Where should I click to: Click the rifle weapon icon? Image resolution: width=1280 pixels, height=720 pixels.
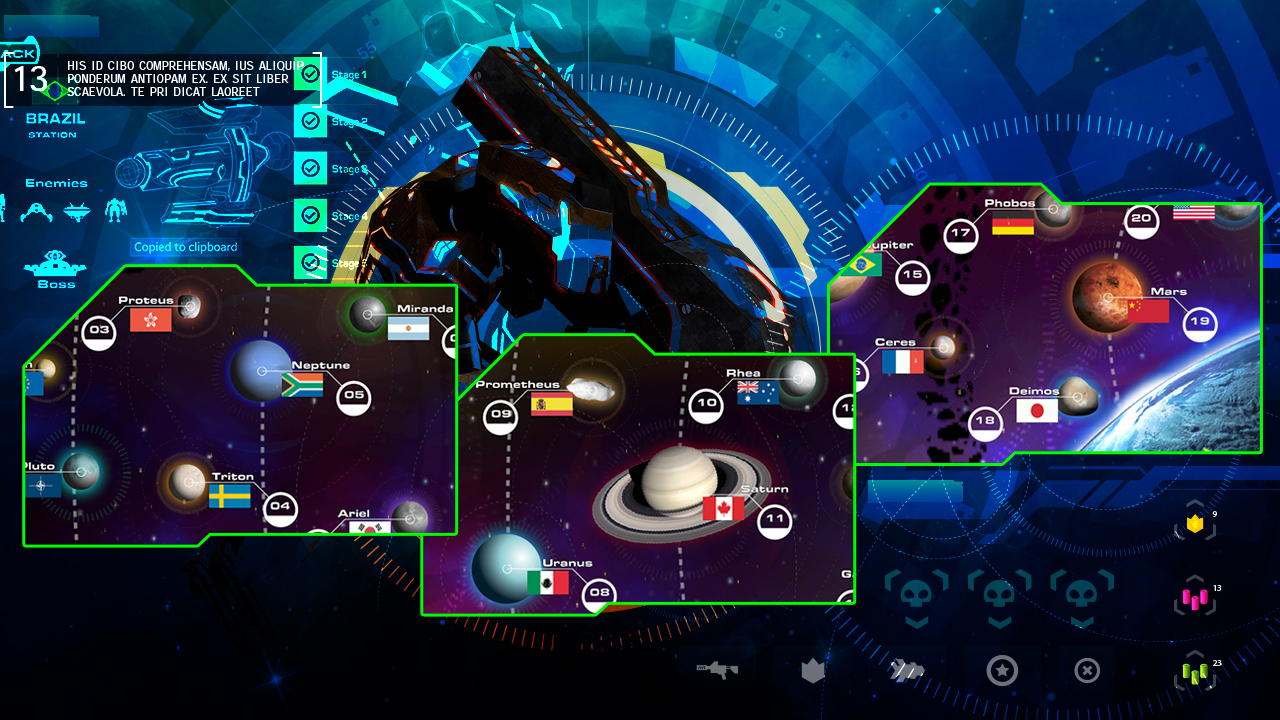718,670
